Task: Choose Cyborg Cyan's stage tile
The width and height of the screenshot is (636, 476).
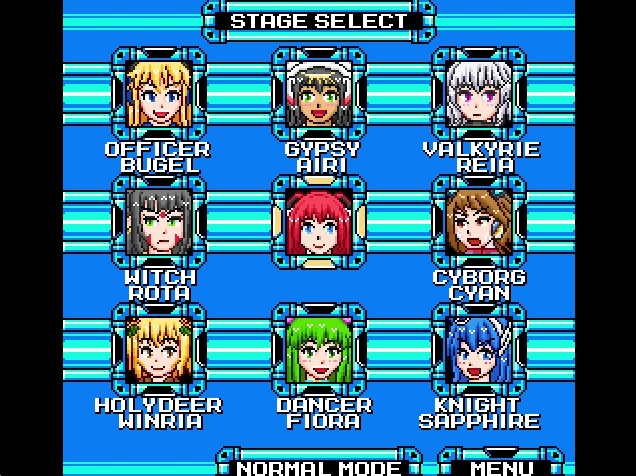Action: pos(479,222)
